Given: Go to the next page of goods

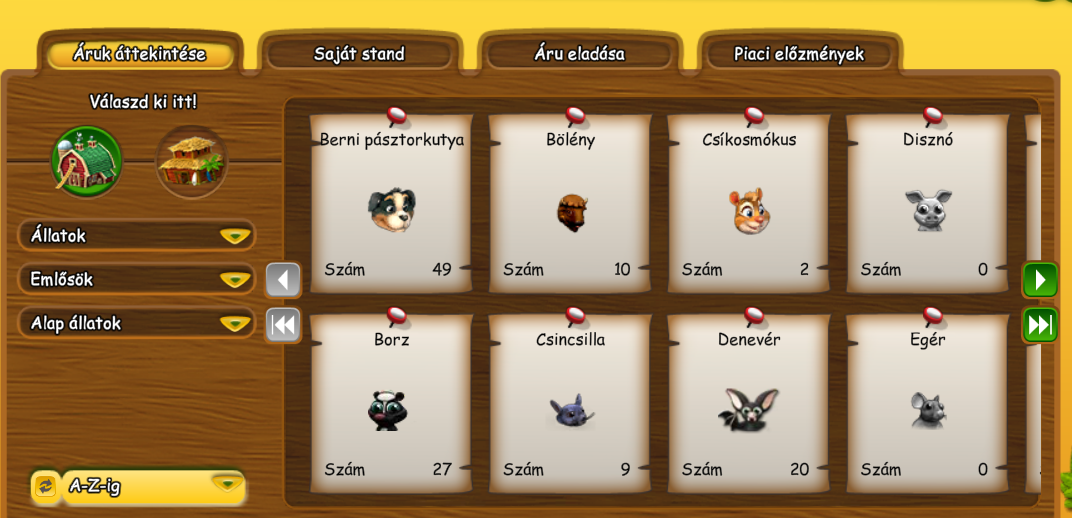Looking at the screenshot, I should click(1040, 280).
